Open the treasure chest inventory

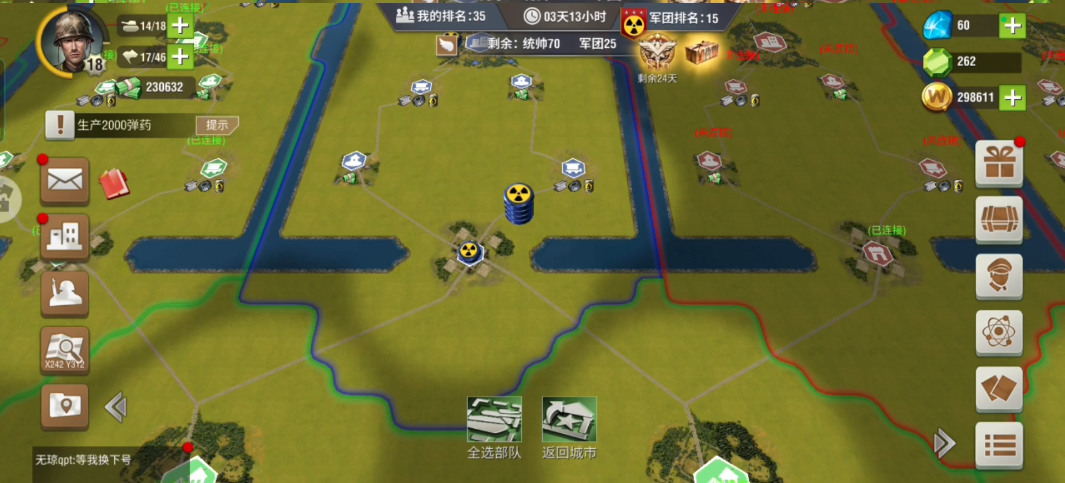(999, 219)
